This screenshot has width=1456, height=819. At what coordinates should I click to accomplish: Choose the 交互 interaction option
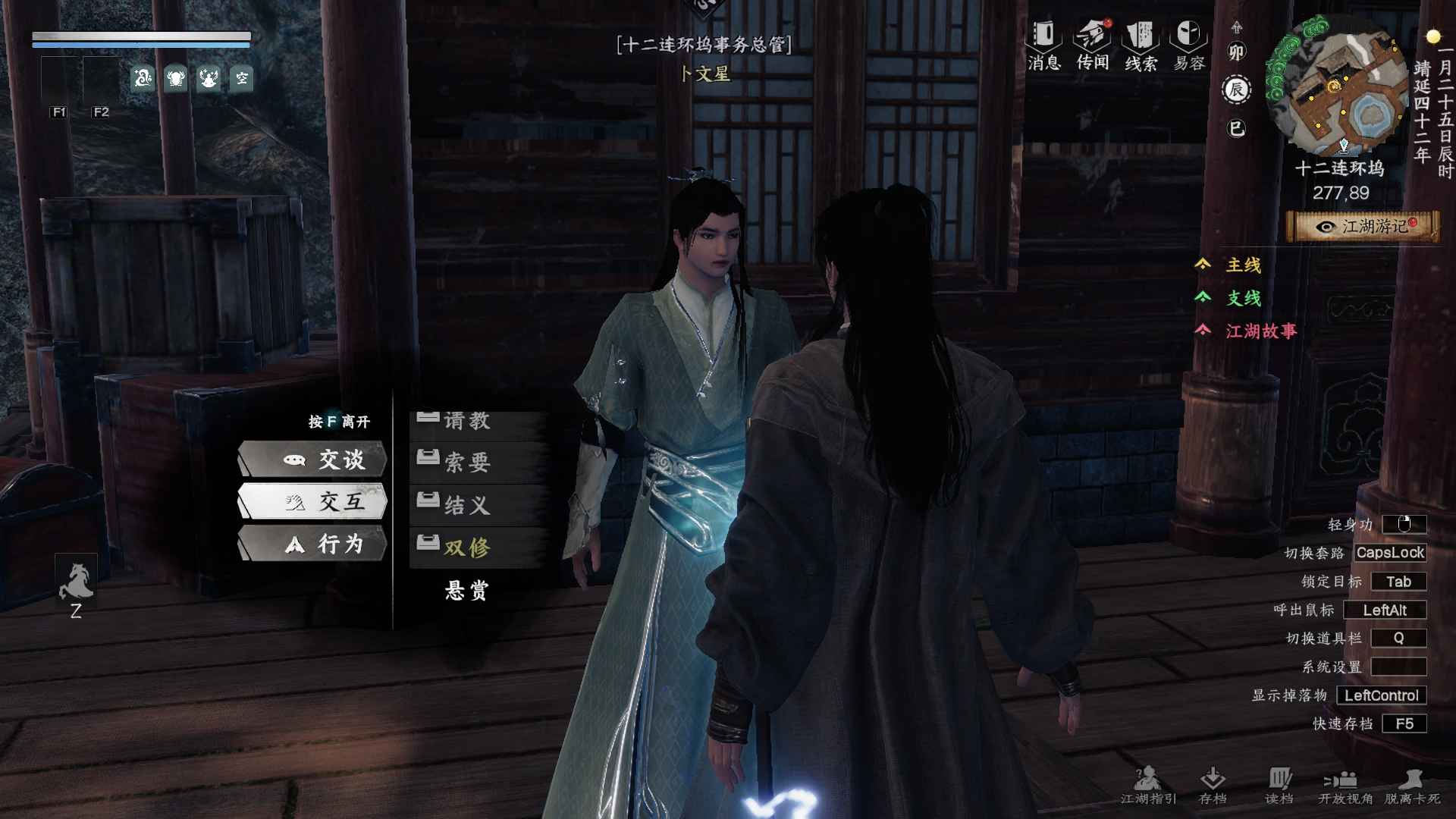312,501
